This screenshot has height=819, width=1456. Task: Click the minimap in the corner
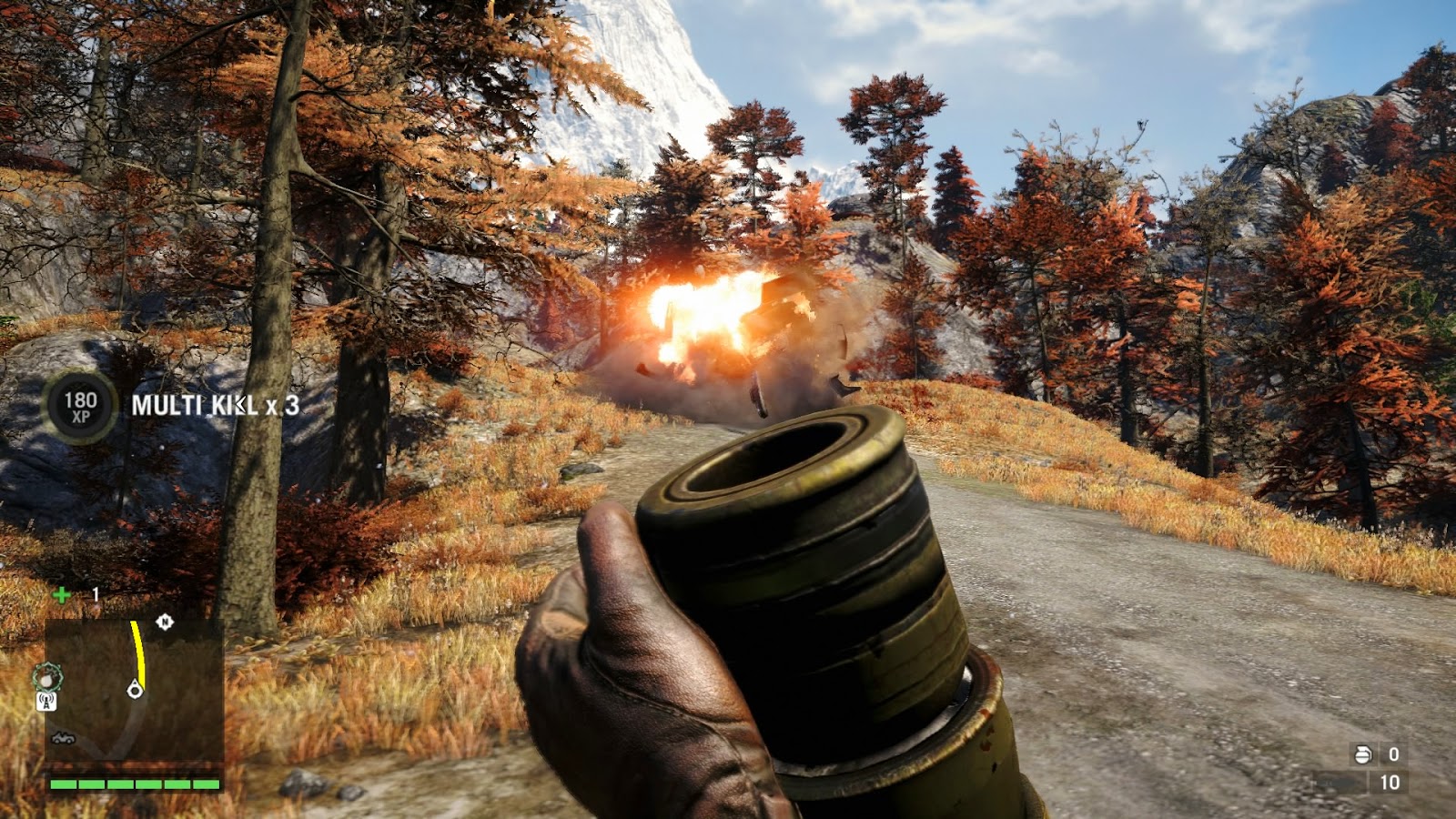point(134,690)
